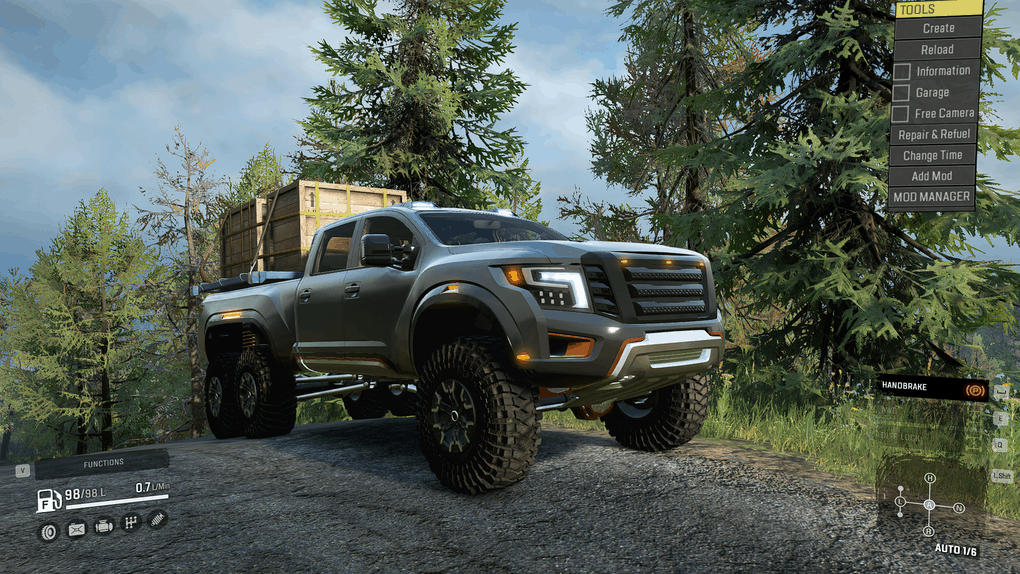Click the Create button in Tools
Viewport: 1020px width, 574px height.
pos(937,28)
